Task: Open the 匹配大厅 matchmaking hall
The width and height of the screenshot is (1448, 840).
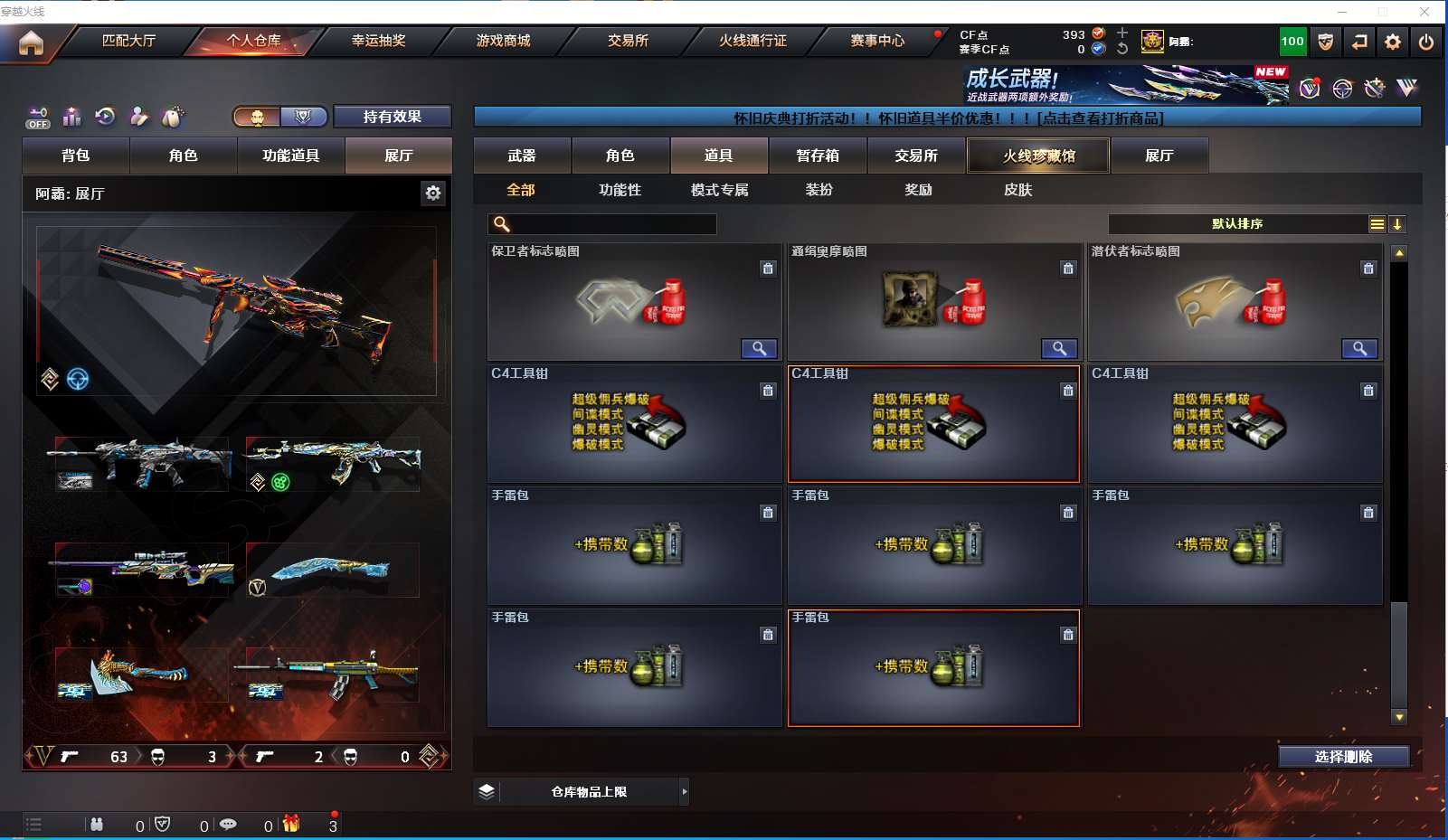Action: (128, 41)
